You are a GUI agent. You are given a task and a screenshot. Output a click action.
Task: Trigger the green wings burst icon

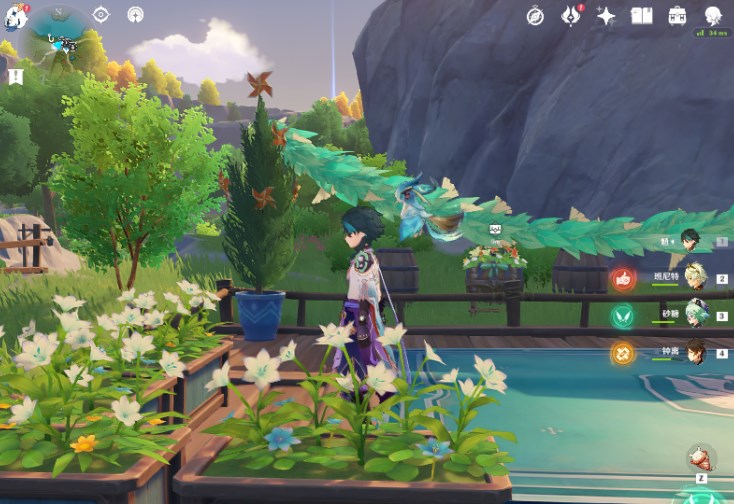coord(623,316)
